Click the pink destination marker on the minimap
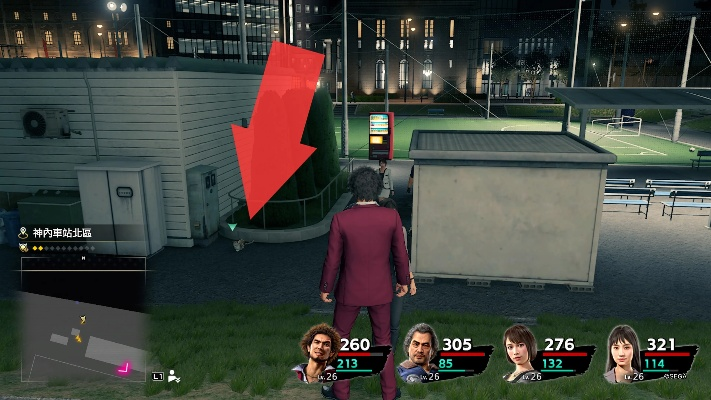Image resolution: width=711 pixels, height=400 pixels. 125,367
